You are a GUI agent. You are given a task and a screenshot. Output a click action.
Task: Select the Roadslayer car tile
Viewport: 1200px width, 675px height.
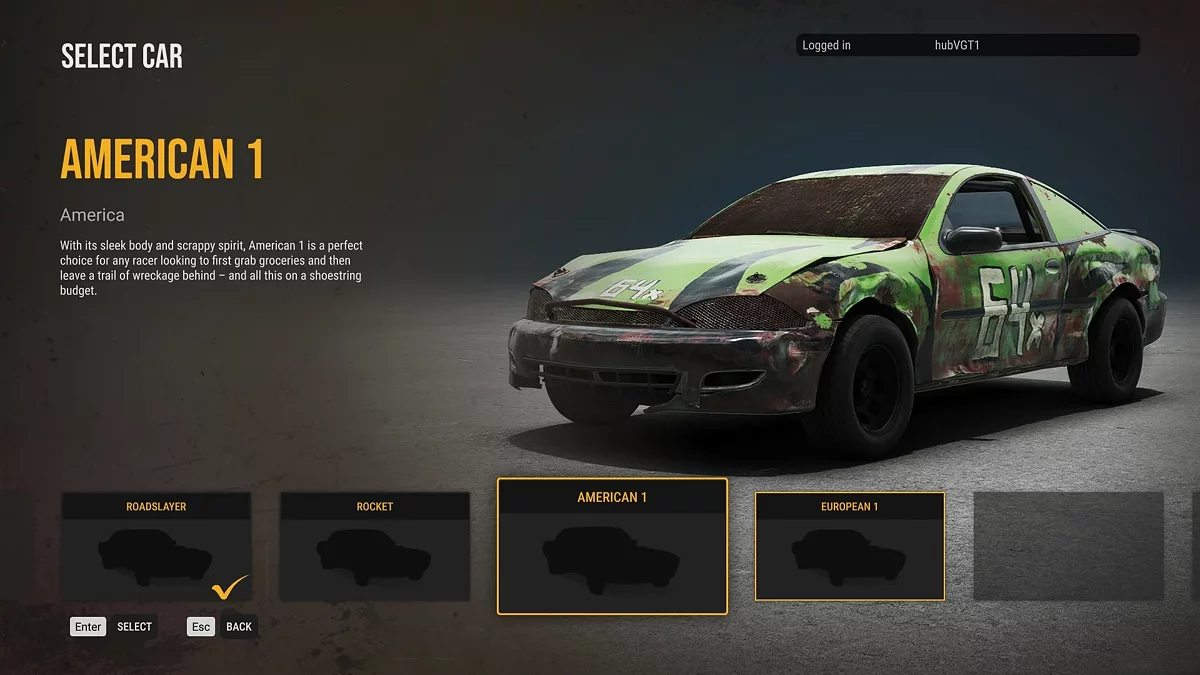pyautogui.click(x=156, y=547)
